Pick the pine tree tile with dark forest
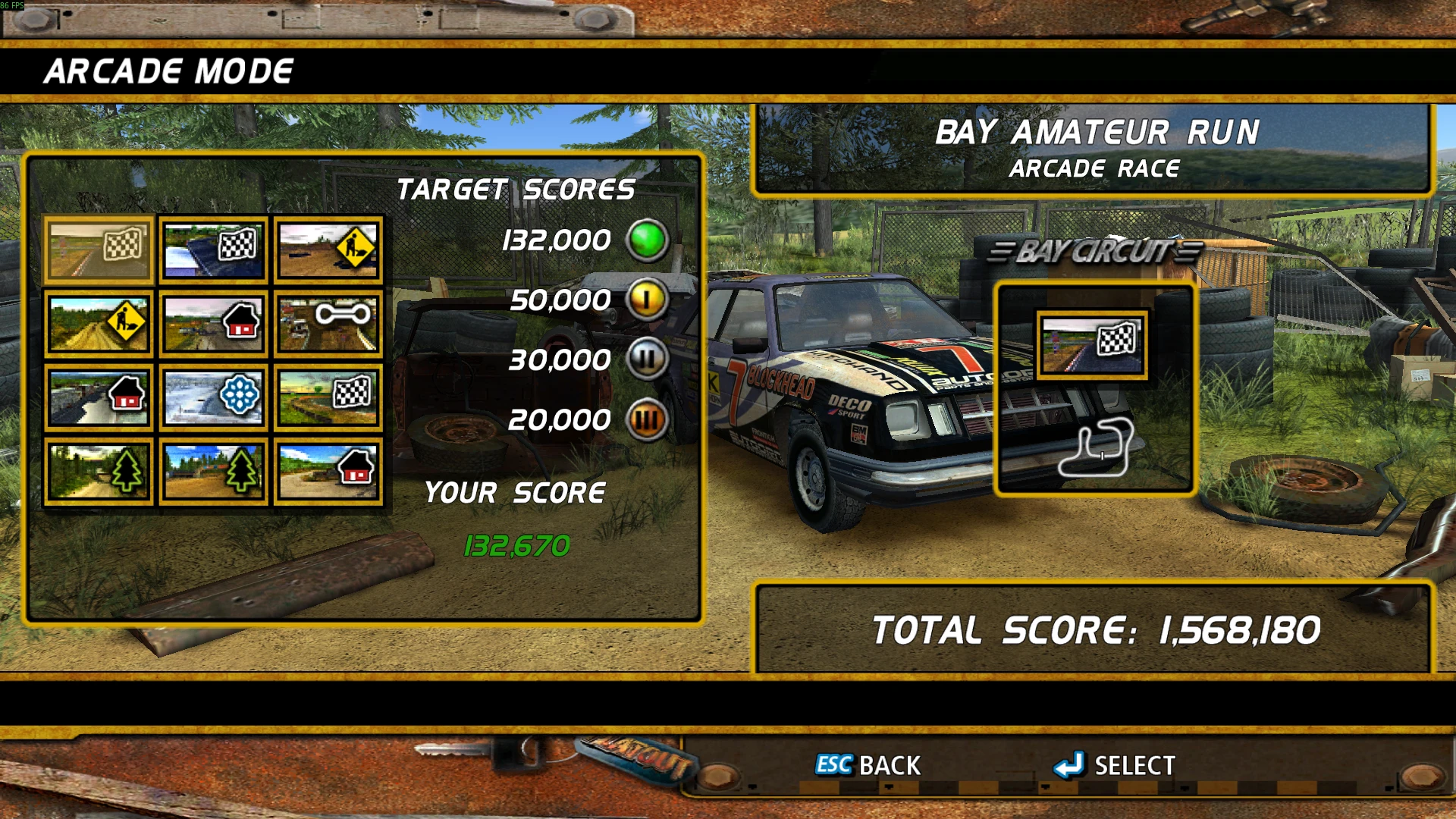The image size is (1456, 819). pos(99,472)
